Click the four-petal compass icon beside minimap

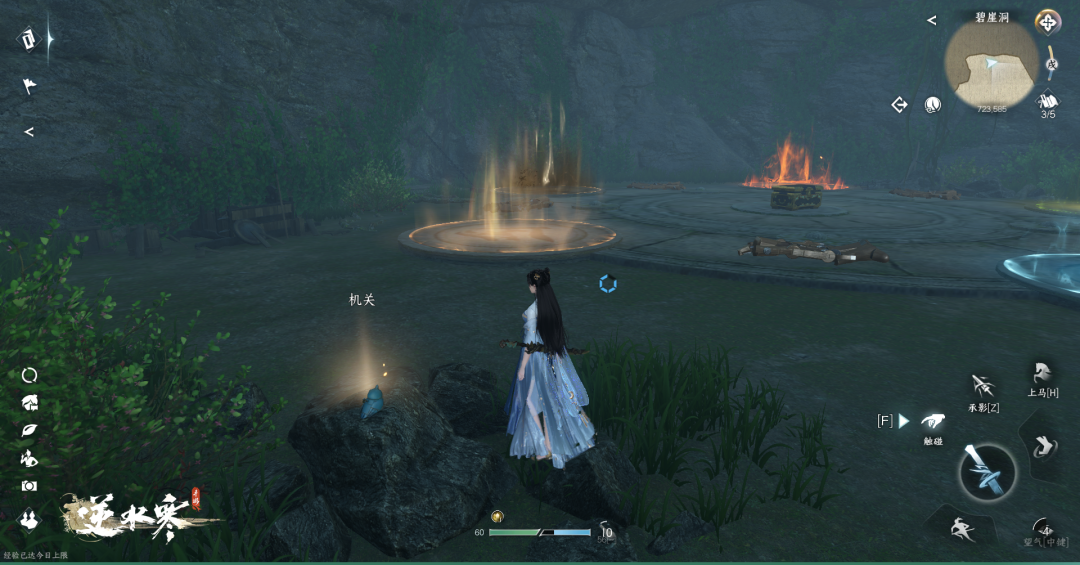click(x=1047, y=21)
